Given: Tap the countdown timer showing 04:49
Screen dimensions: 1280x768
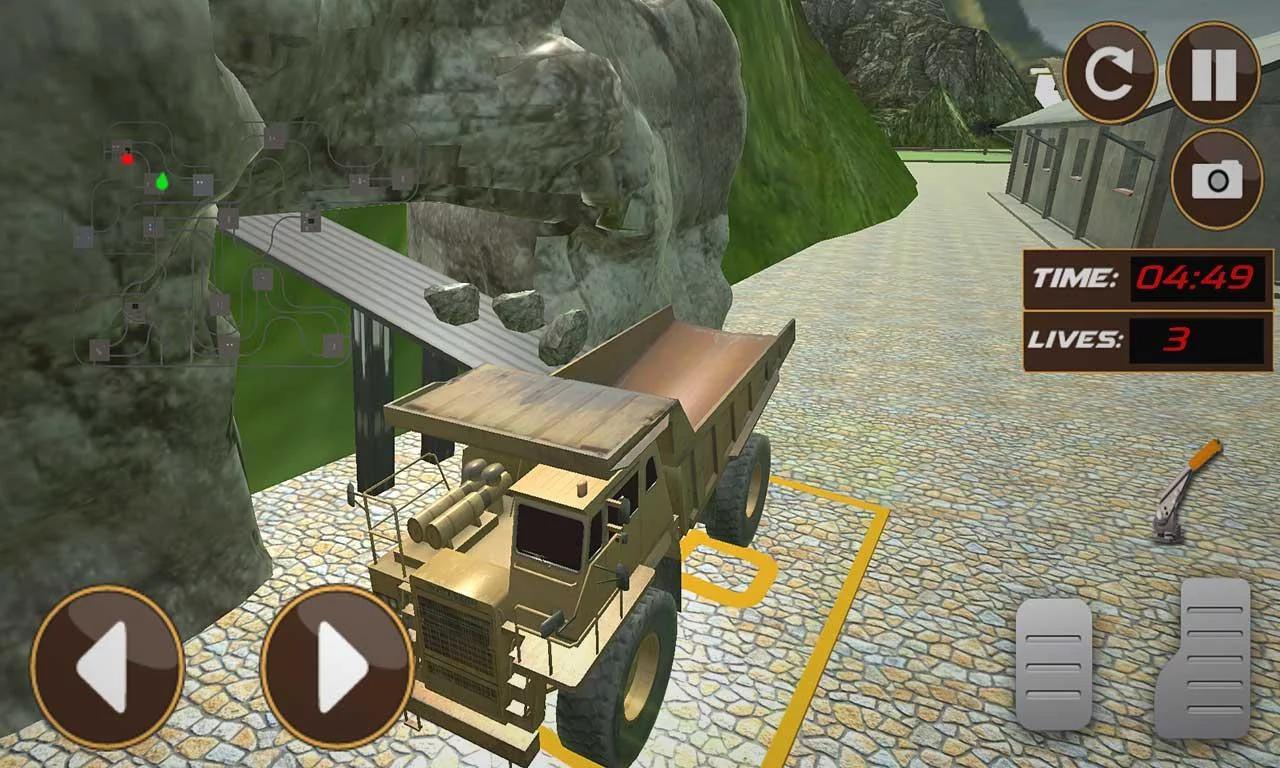Looking at the screenshot, I should pyautogui.click(x=1198, y=277).
